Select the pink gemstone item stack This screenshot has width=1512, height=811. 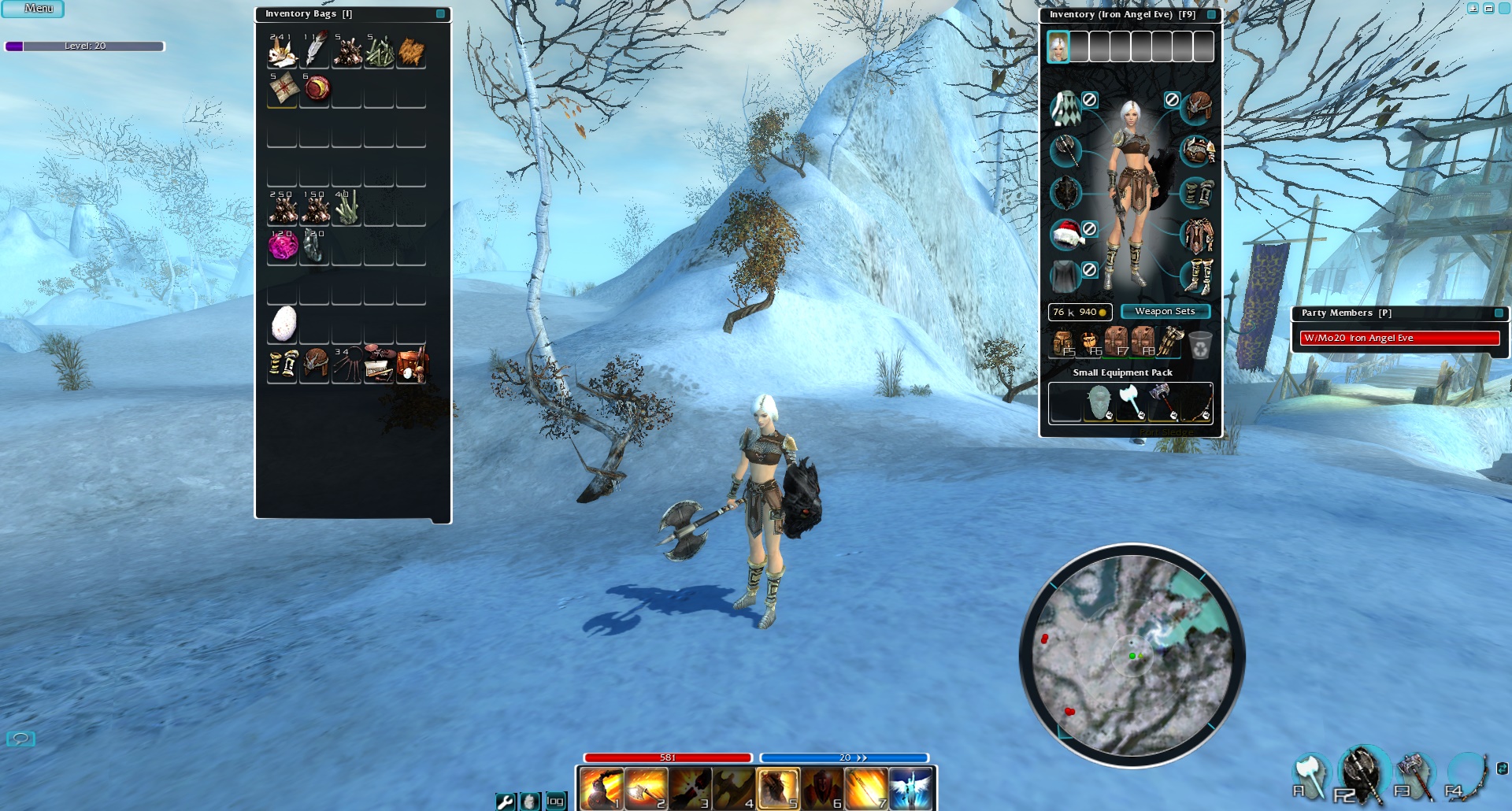282,247
